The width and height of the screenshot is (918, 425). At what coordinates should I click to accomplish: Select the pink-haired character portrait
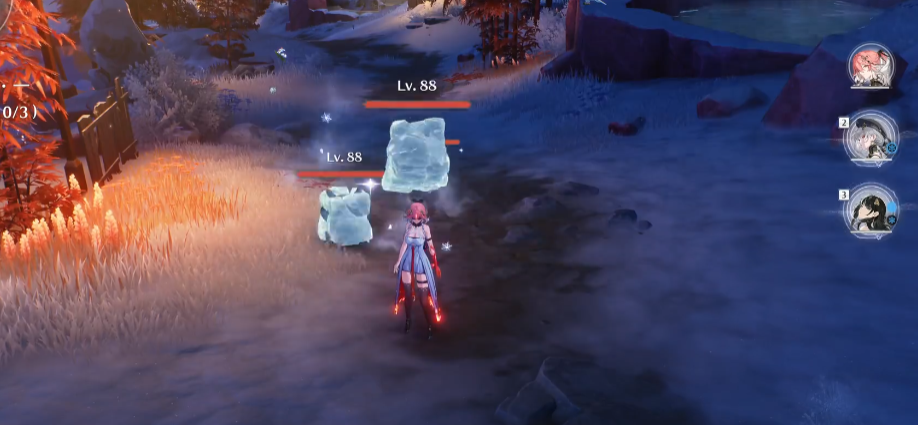click(x=870, y=67)
